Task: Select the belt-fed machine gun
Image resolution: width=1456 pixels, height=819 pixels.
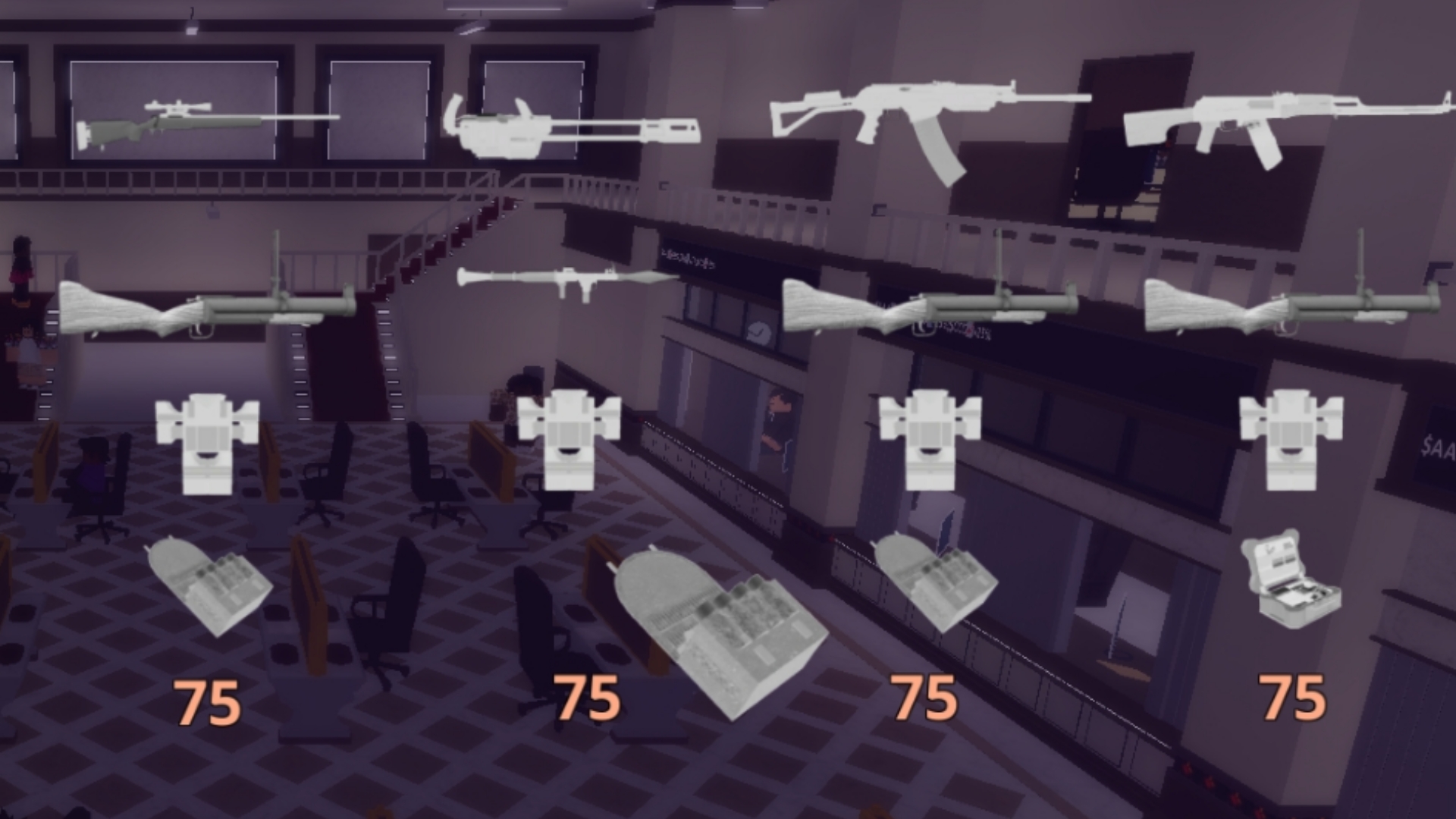Action: click(576, 125)
